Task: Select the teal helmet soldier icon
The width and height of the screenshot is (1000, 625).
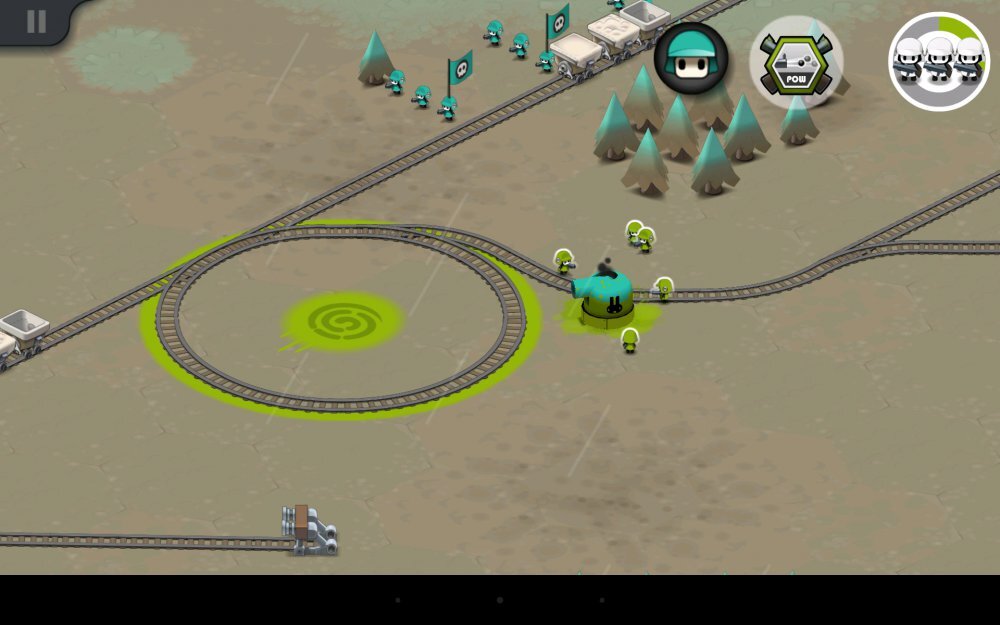Action: point(691,59)
